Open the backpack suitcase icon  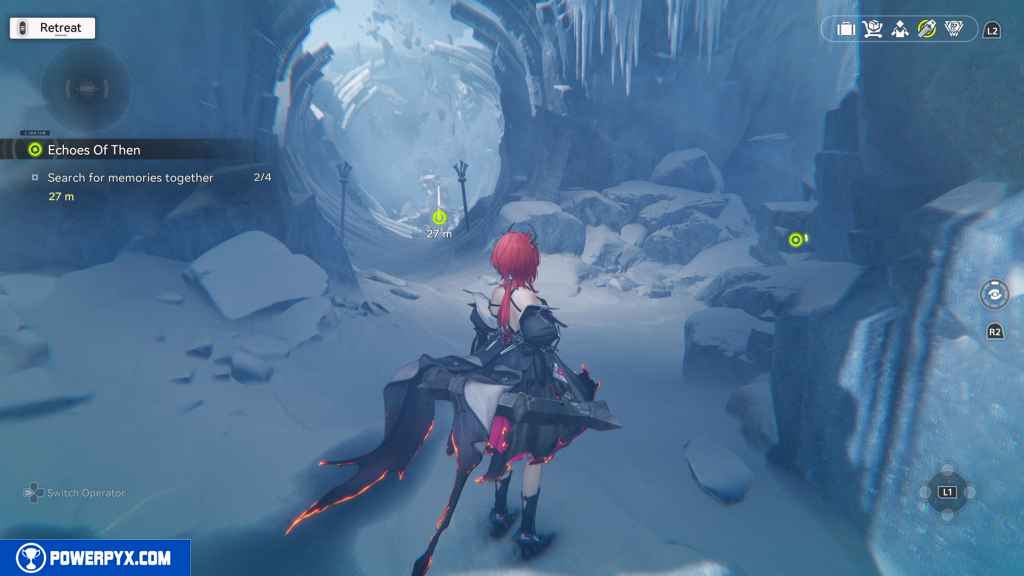846,29
